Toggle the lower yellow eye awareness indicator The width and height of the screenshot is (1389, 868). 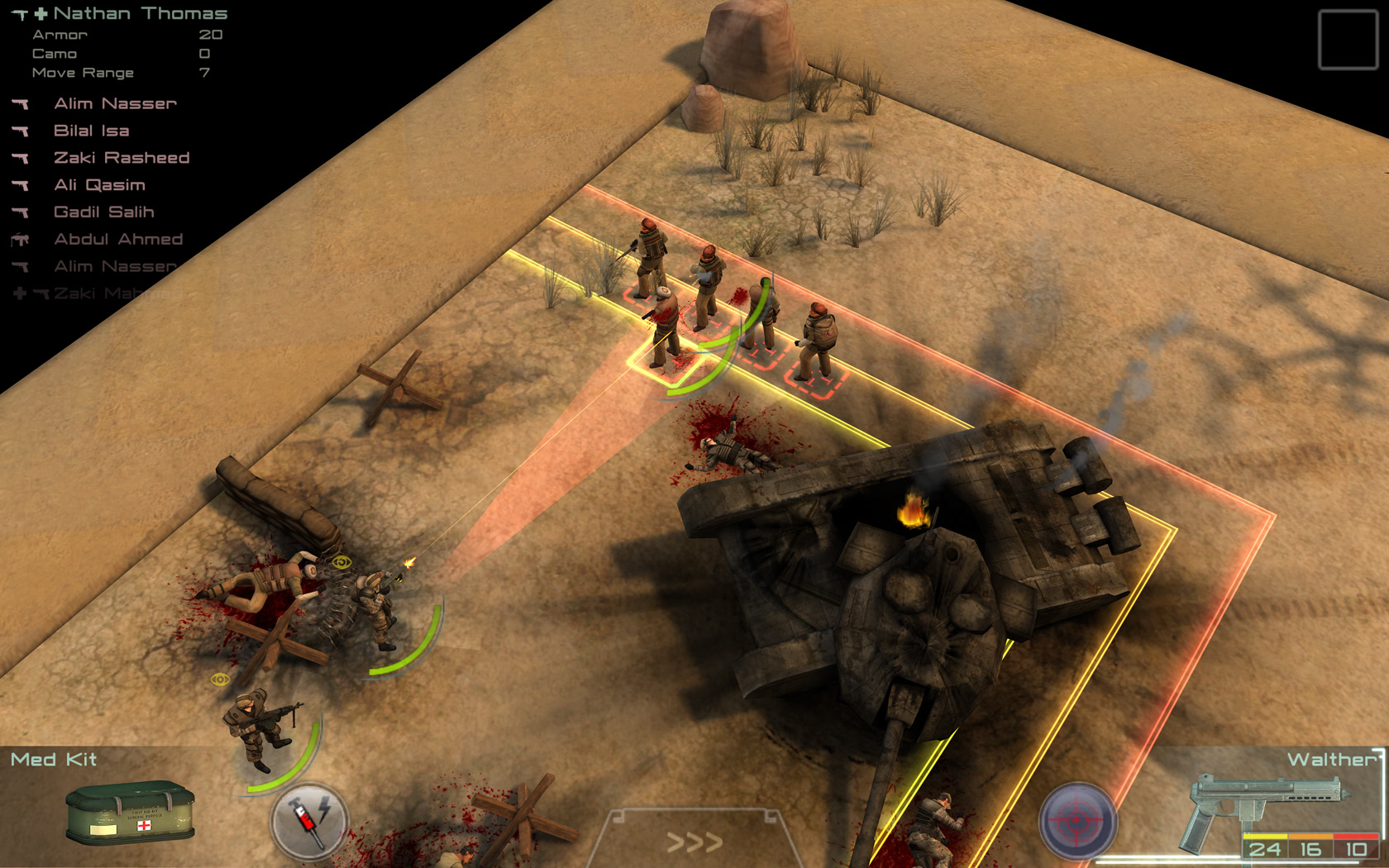[x=220, y=680]
